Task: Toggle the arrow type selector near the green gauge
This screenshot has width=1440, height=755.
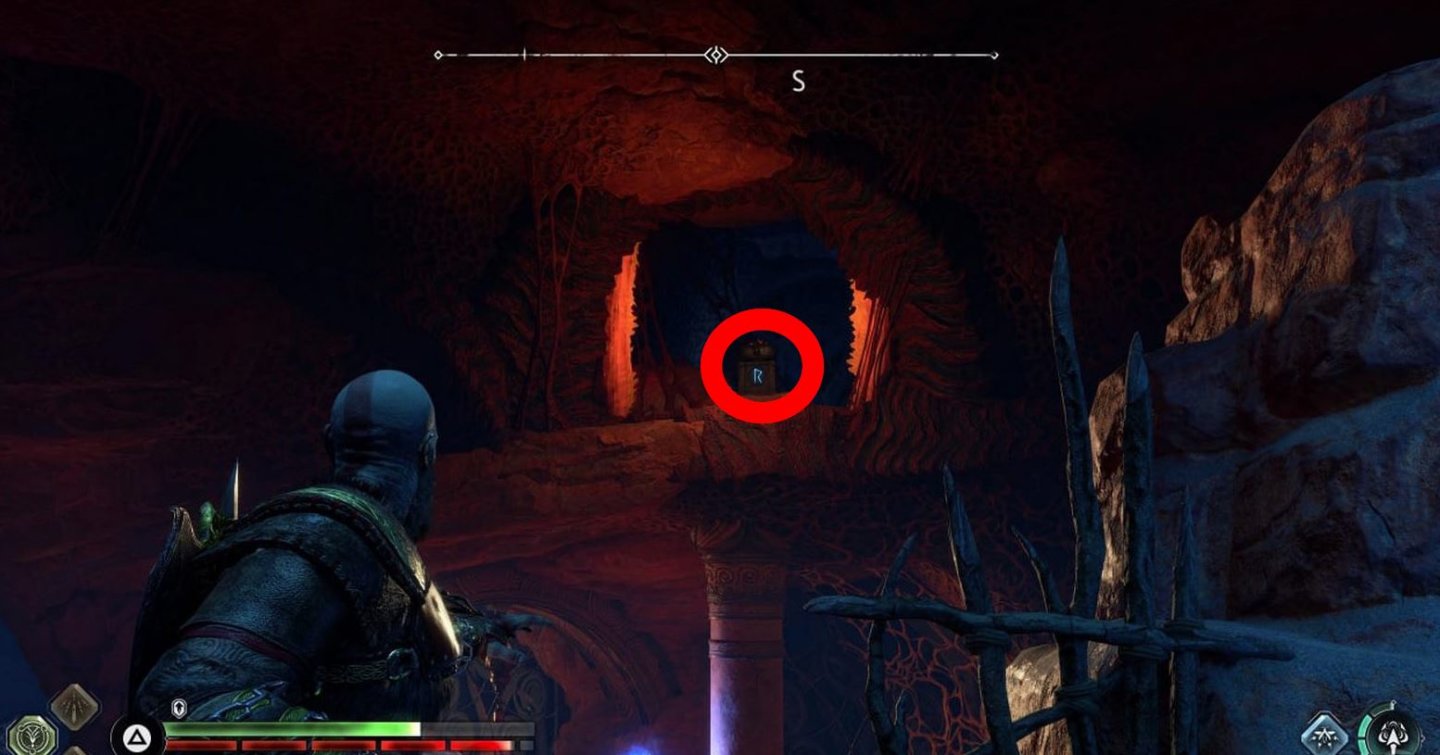Action: tap(1323, 734)
